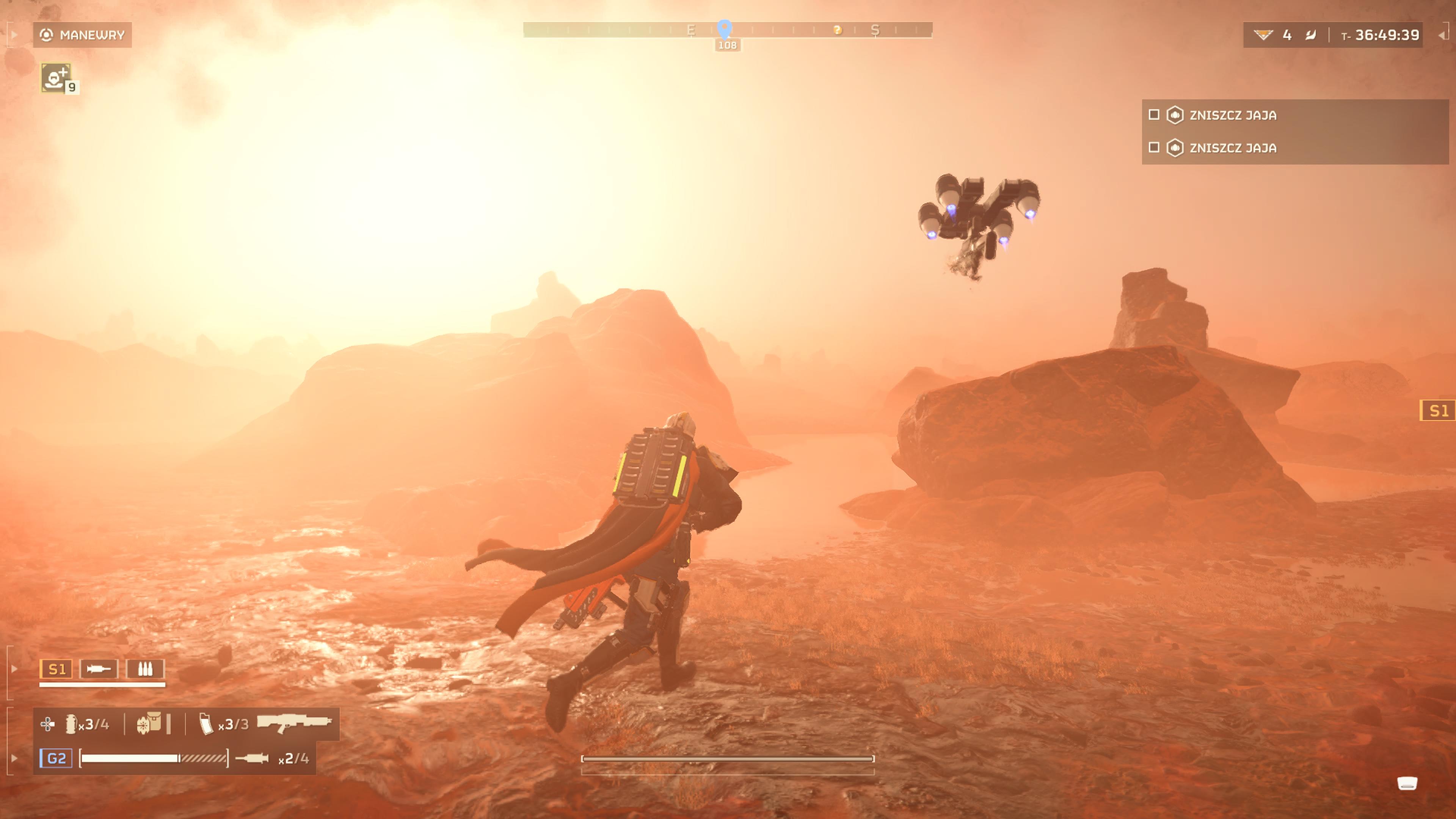Click the S1 squad marker at screen edge
Image resolution: width=1456 pixels, height=819 pixels.
1437,410
